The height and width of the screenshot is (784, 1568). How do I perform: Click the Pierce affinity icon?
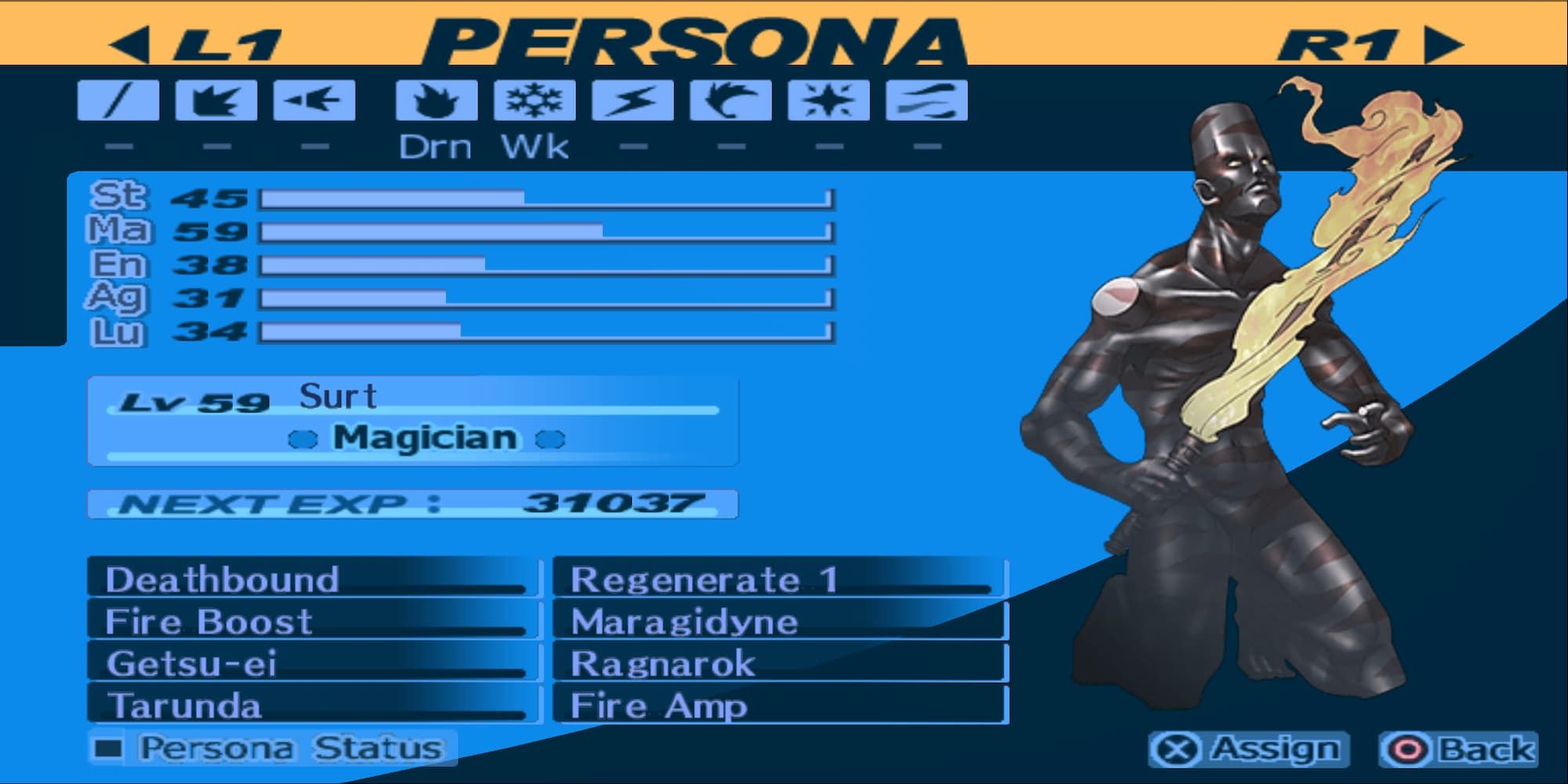click(314, 102)
